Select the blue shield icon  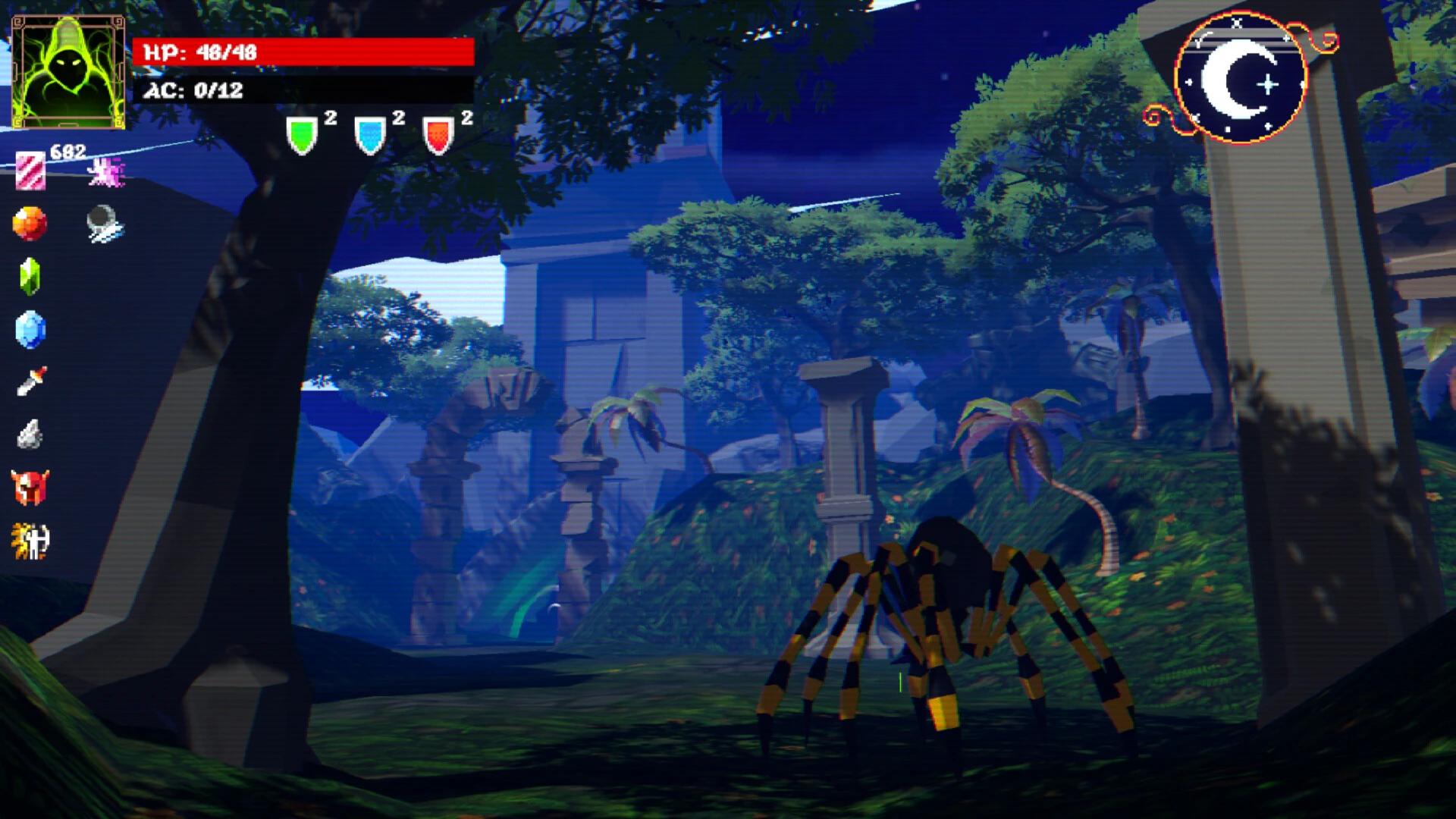click(370, 136)
